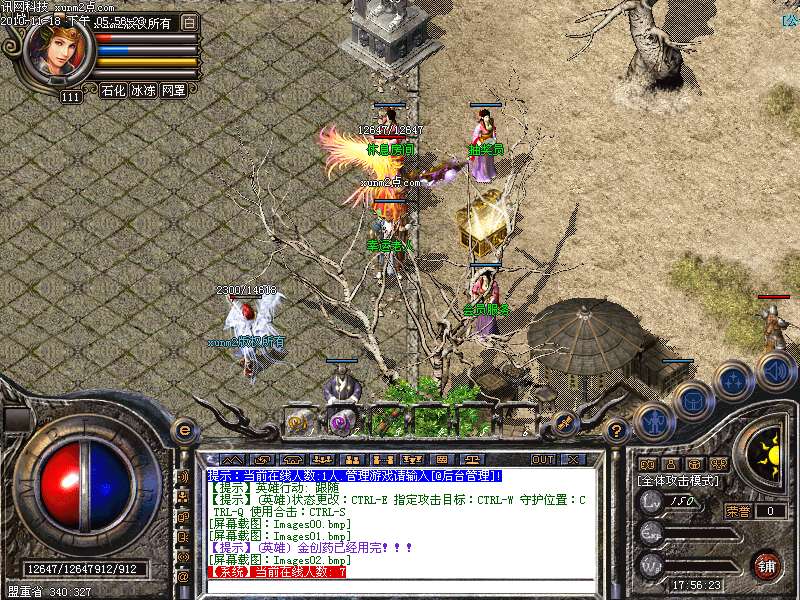
Task: Select the 石化 hero skill button
Action: point(113,90)
